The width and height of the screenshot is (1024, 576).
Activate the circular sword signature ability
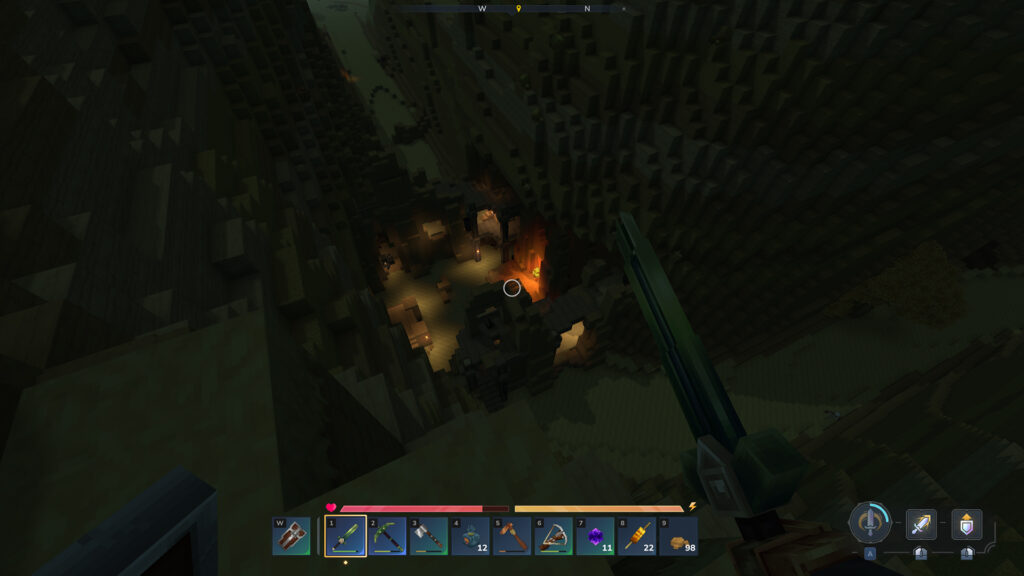[870, 522]
